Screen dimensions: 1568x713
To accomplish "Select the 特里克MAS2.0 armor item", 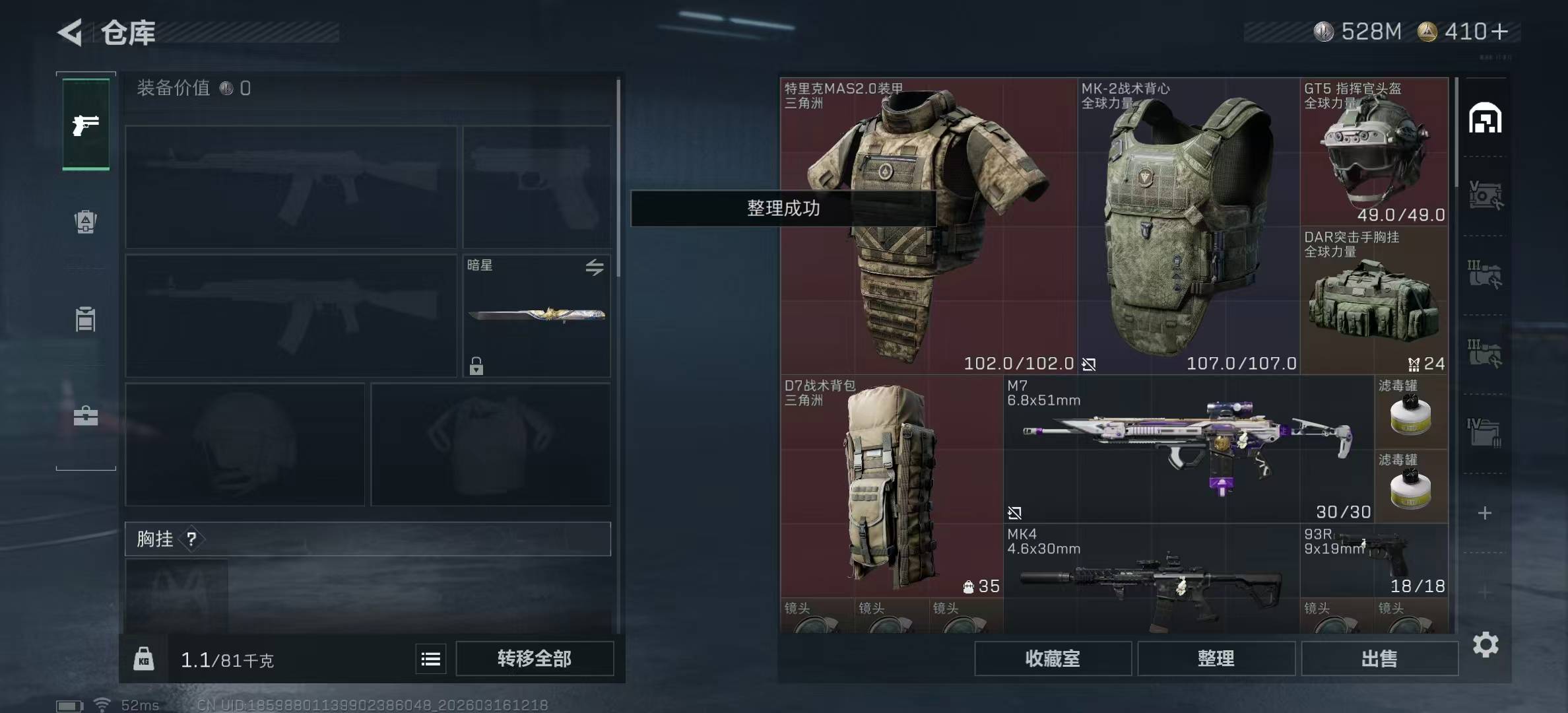I will point(927,226).
